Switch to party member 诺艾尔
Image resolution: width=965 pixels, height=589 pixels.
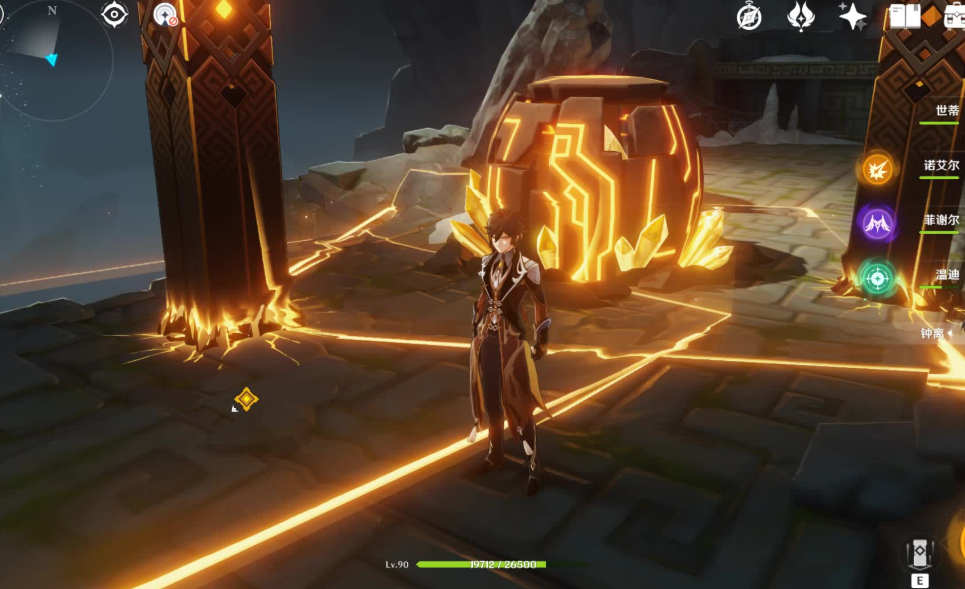click(x=941, y=167)
